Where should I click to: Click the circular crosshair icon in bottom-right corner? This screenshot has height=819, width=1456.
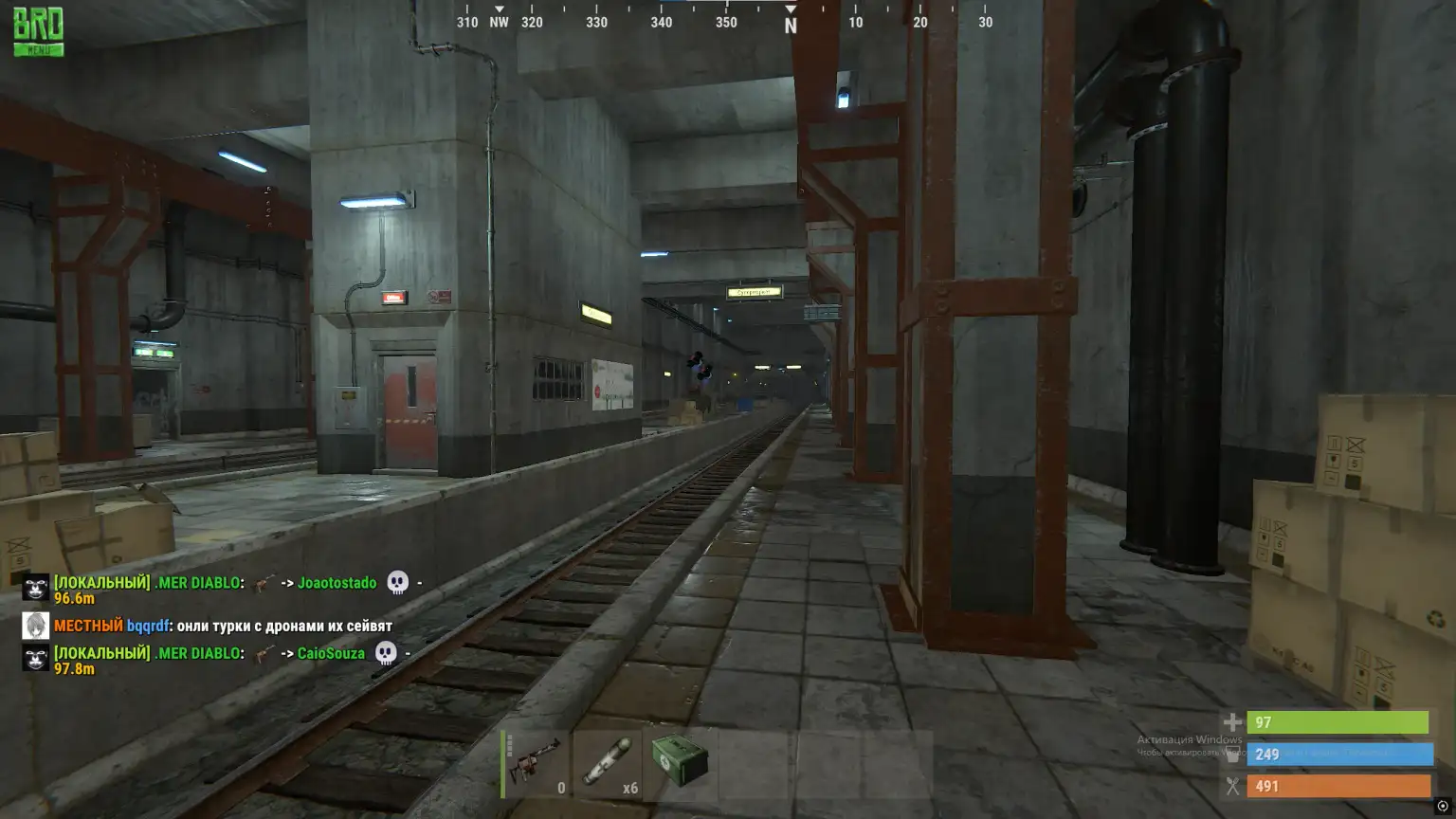pyautogui.click(x=1445, y=807)
